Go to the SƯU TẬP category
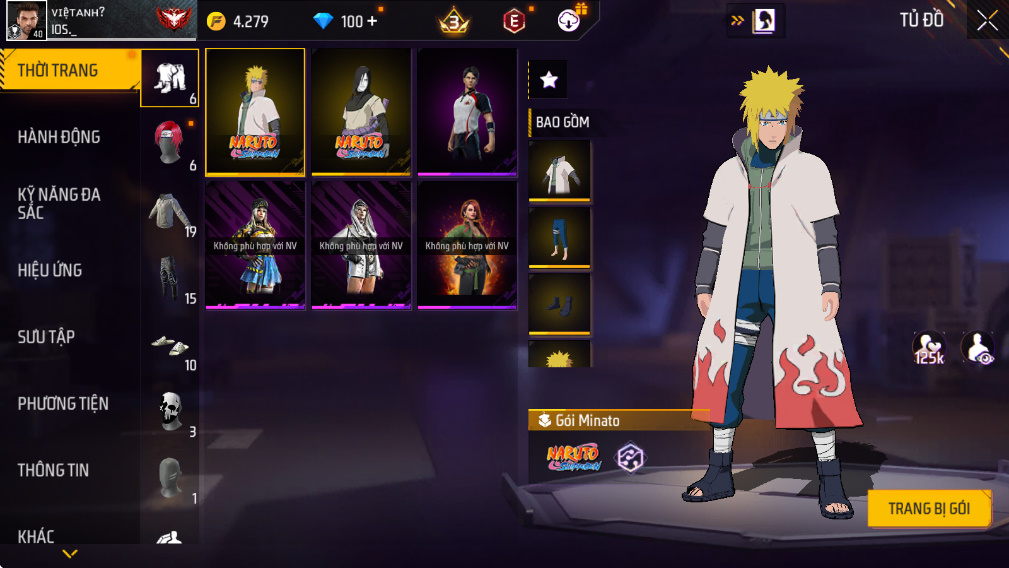The width and height of the screenshot is (1009, 568). 46,337
